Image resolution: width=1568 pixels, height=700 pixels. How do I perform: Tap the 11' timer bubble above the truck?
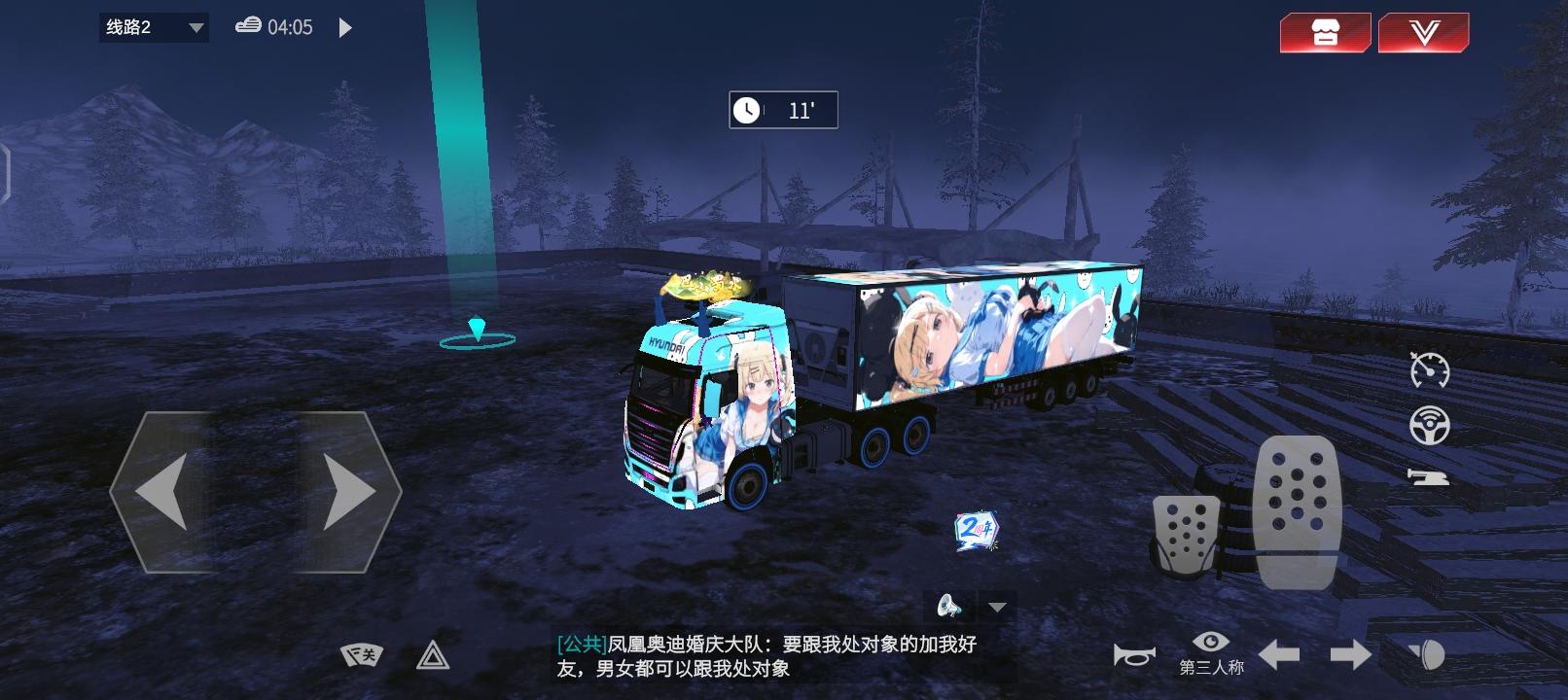[x=784, y=110]
